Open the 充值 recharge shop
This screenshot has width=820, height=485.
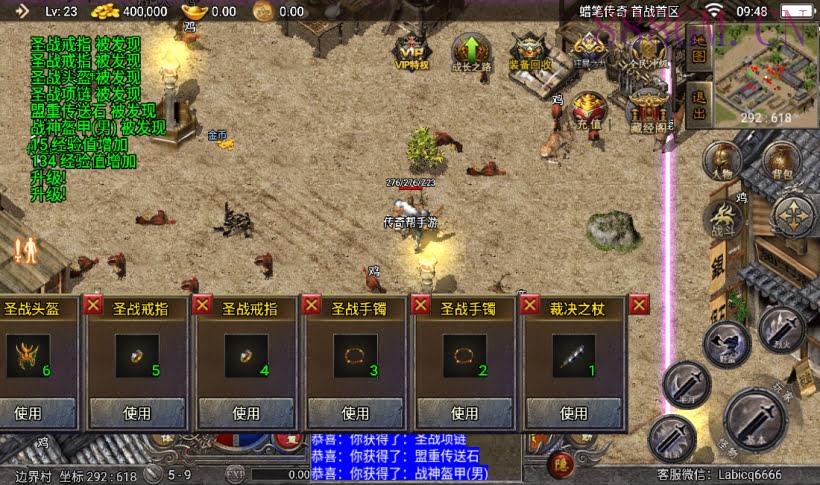click(589, 108)
